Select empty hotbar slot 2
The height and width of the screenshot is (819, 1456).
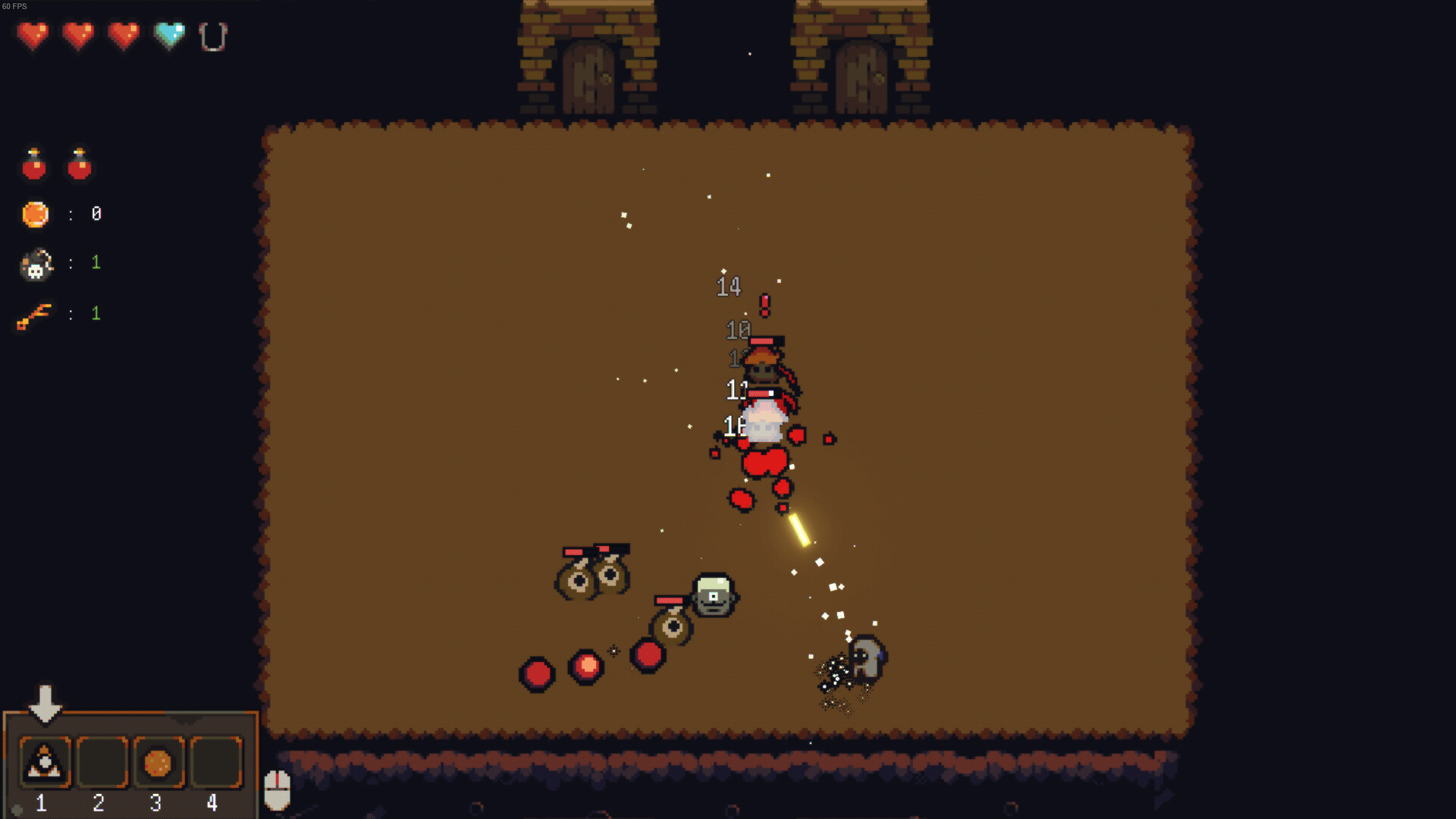(102, 762)
